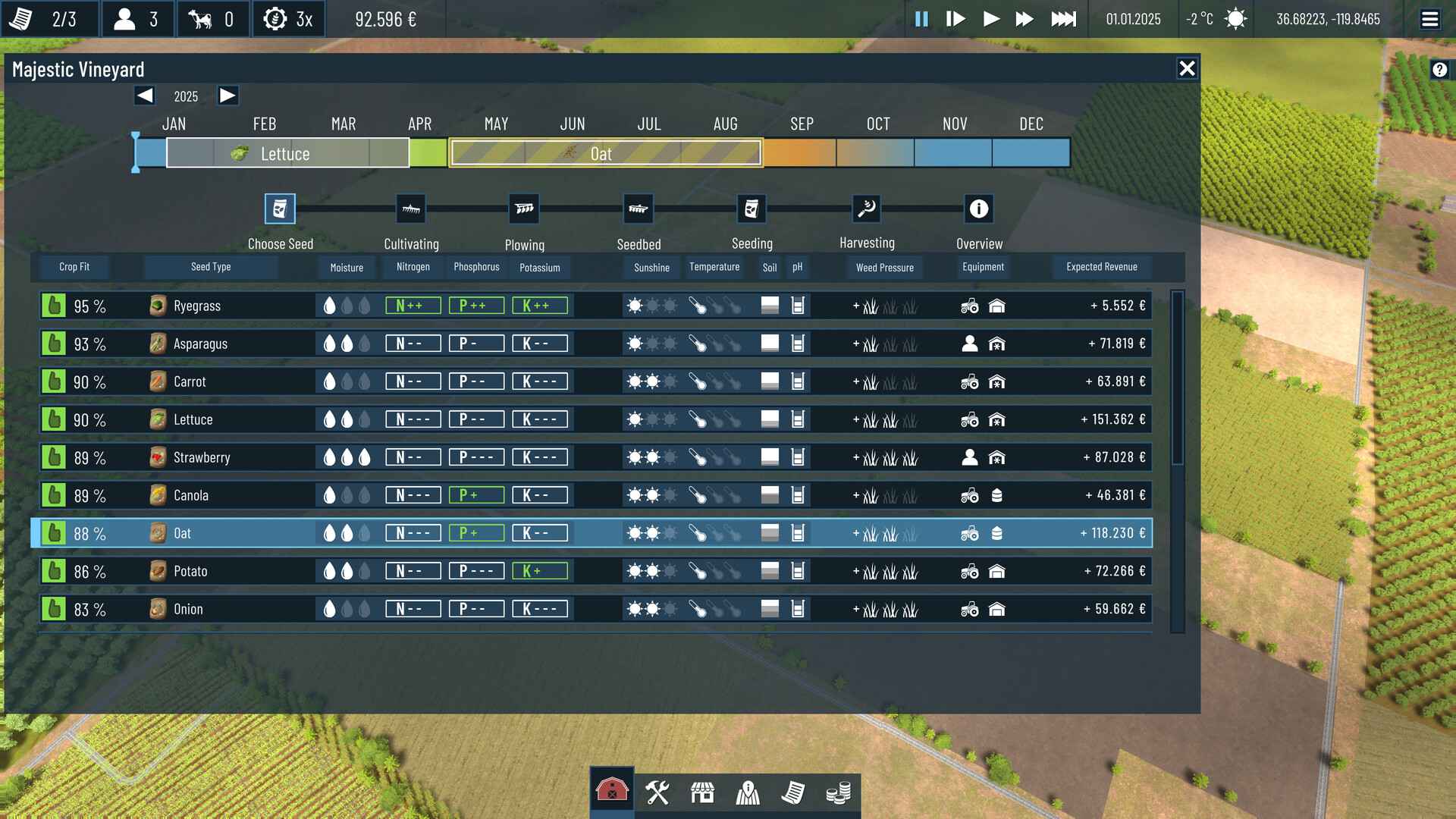Sort the list by Crop Fit

74,266
